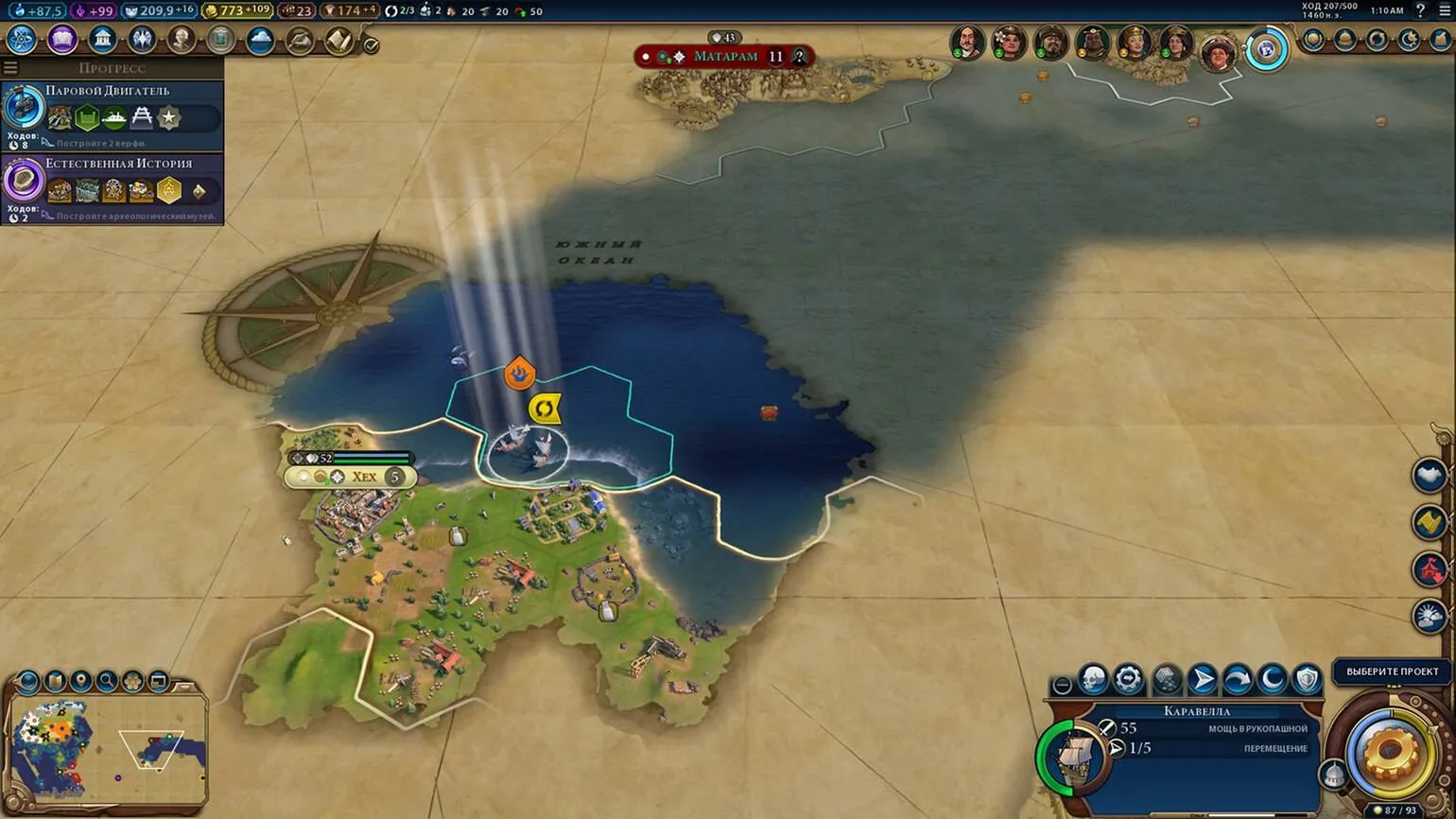
Task: Open the government columns building icon
Action: click(102, 40)
